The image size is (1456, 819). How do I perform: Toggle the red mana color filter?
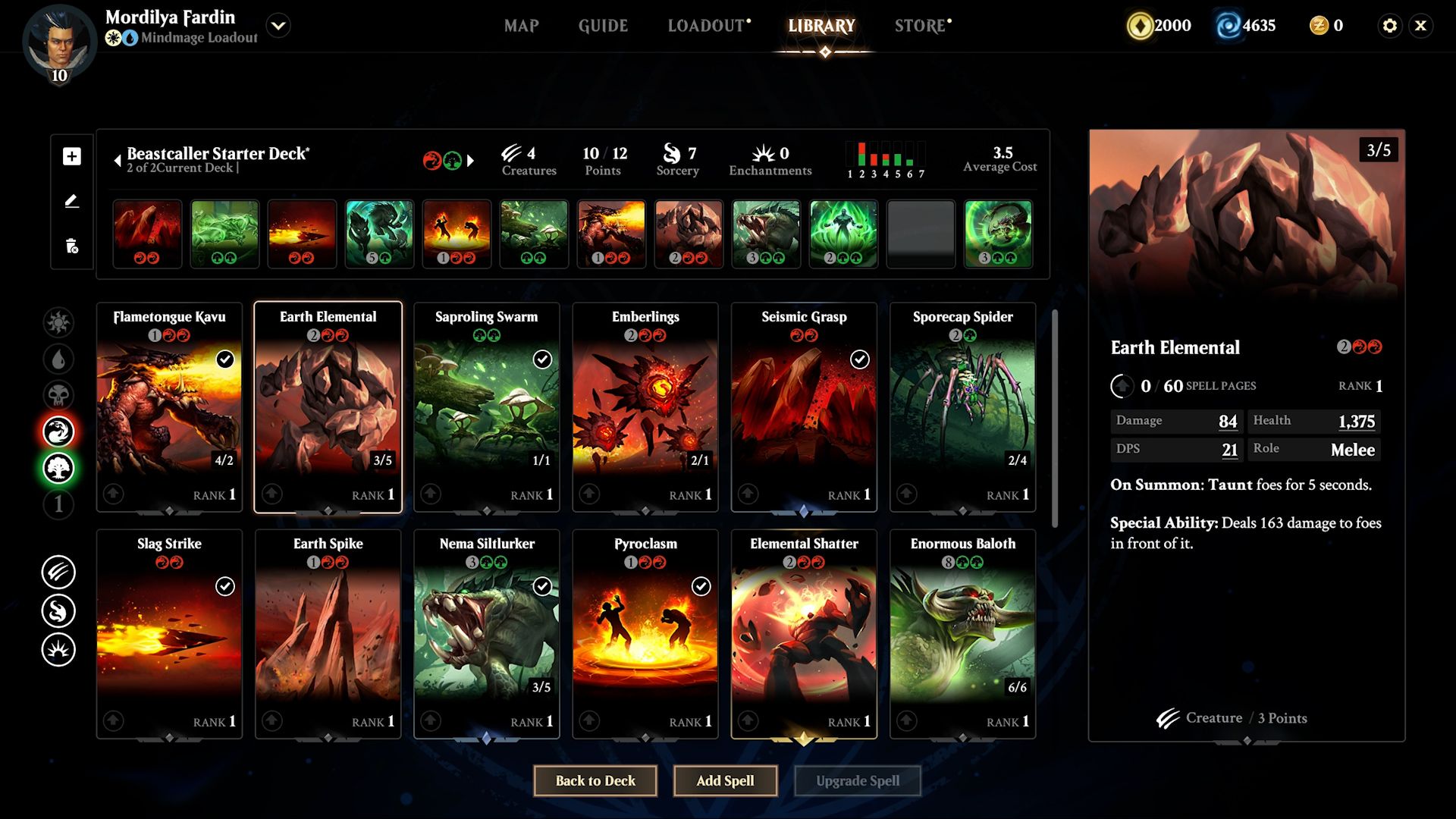59,431
